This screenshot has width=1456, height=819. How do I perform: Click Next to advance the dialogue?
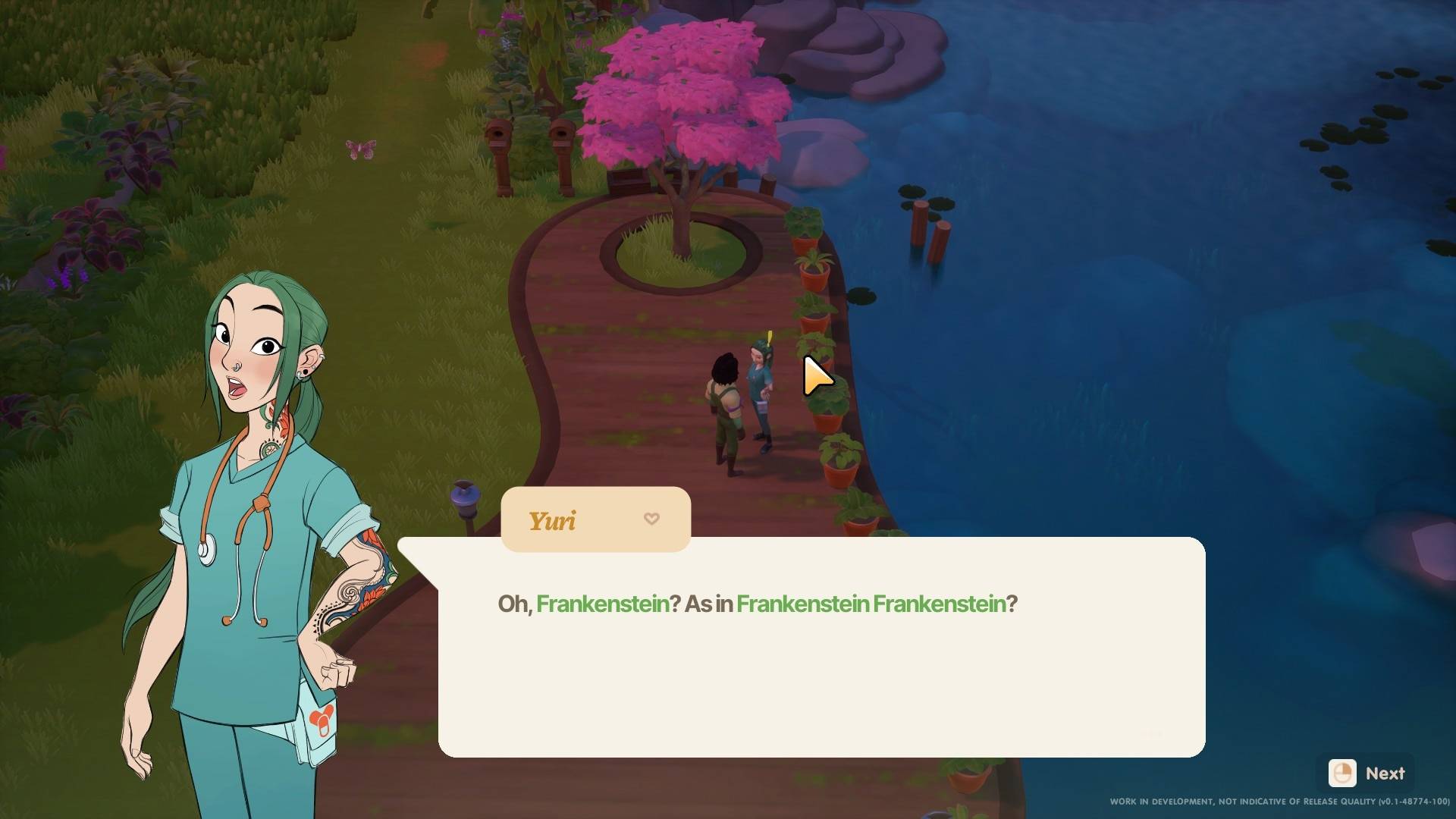(x=1370, y=773)
